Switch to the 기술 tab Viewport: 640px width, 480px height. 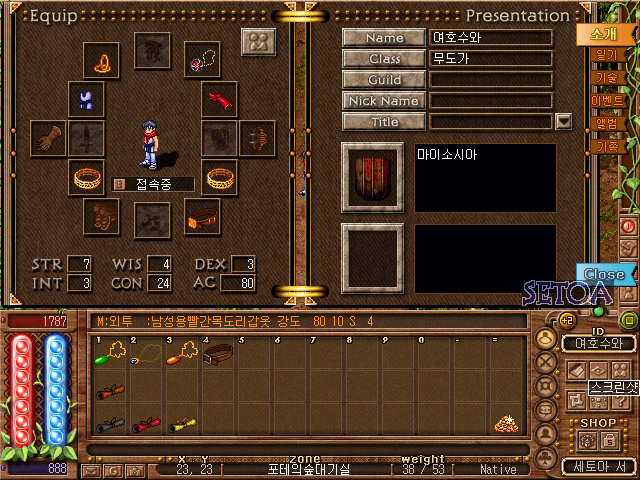(x=606, y=78)
